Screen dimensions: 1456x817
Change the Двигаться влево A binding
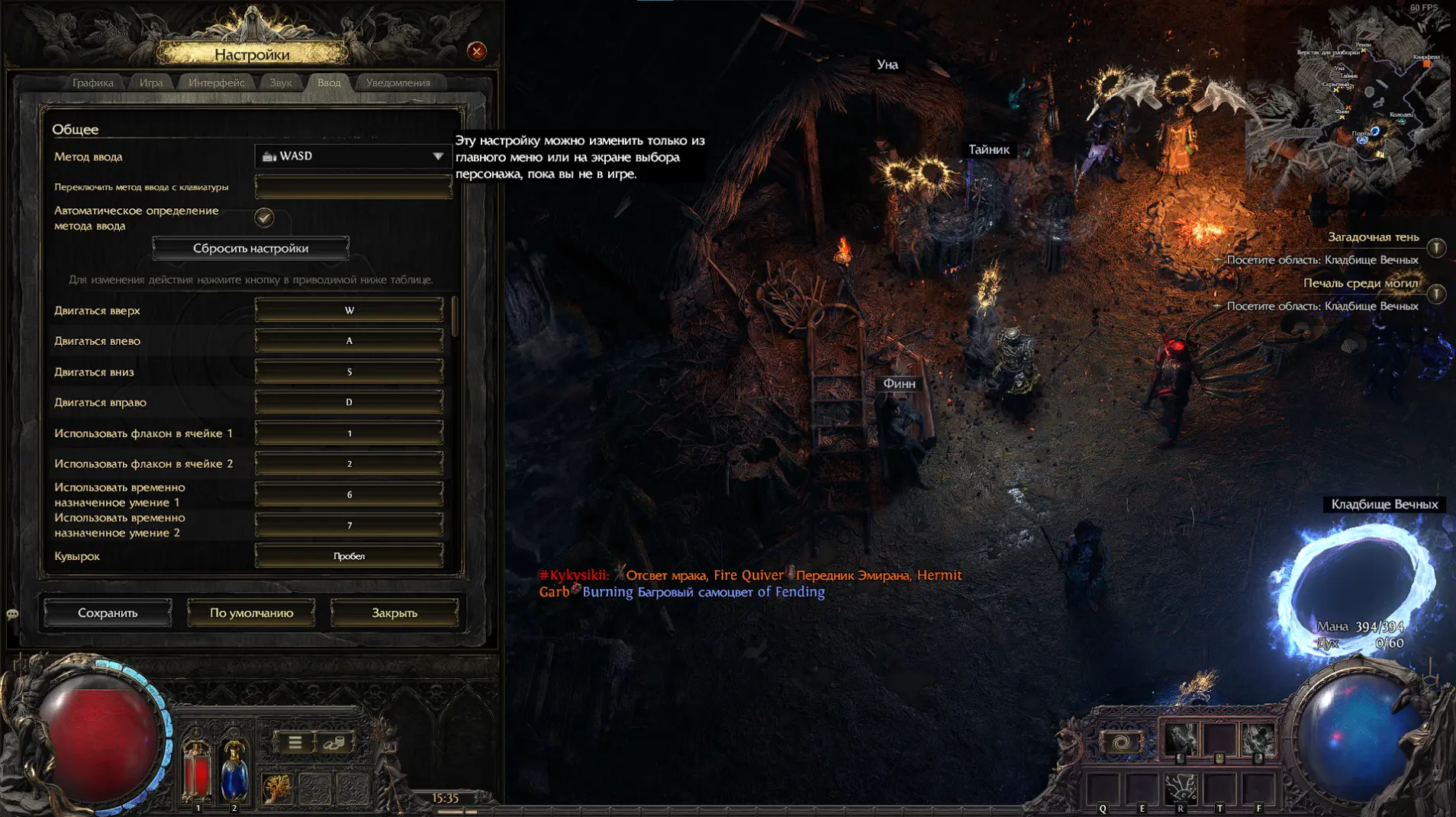tap(349, 341)
